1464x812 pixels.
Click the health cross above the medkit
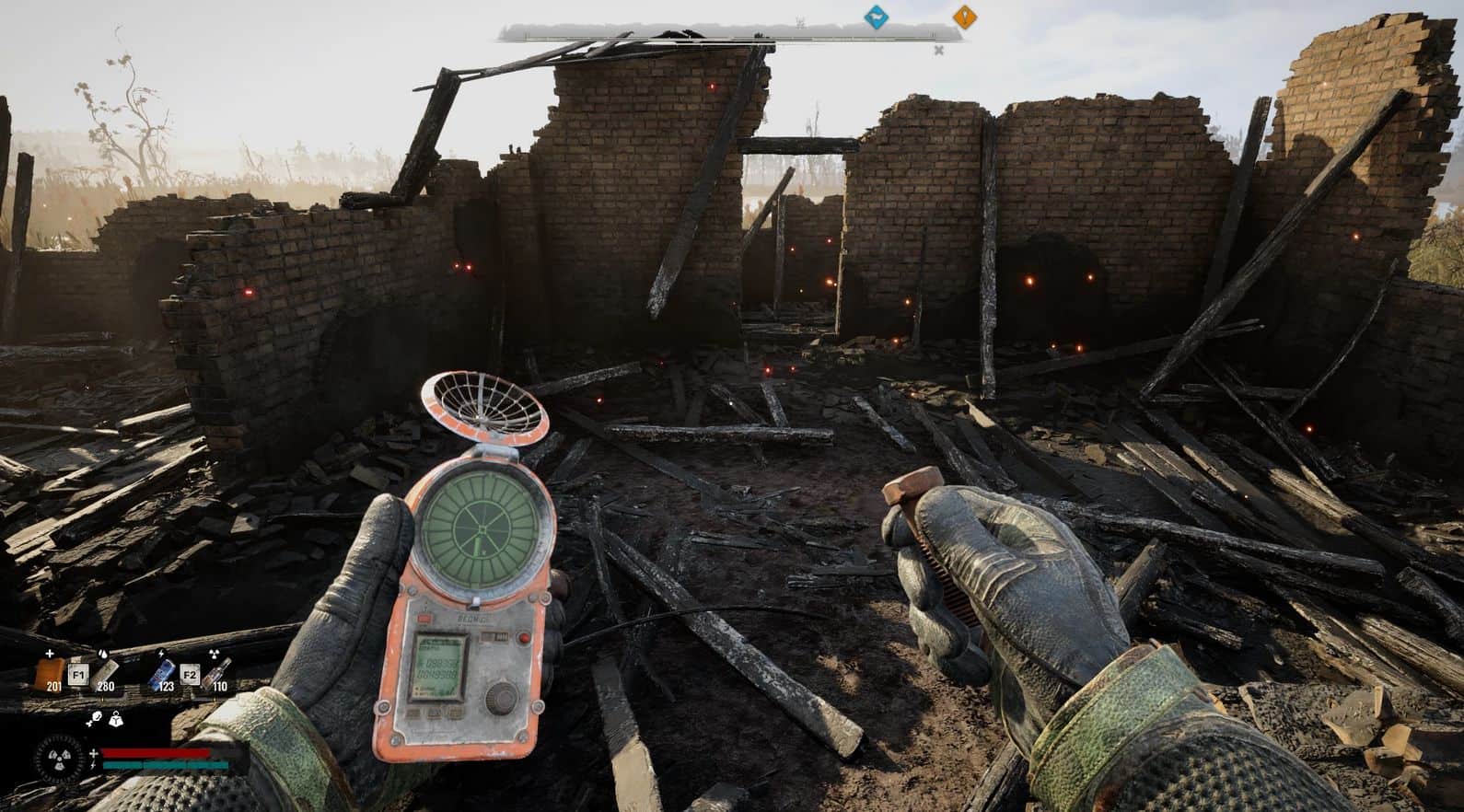(x=49, y=654)
